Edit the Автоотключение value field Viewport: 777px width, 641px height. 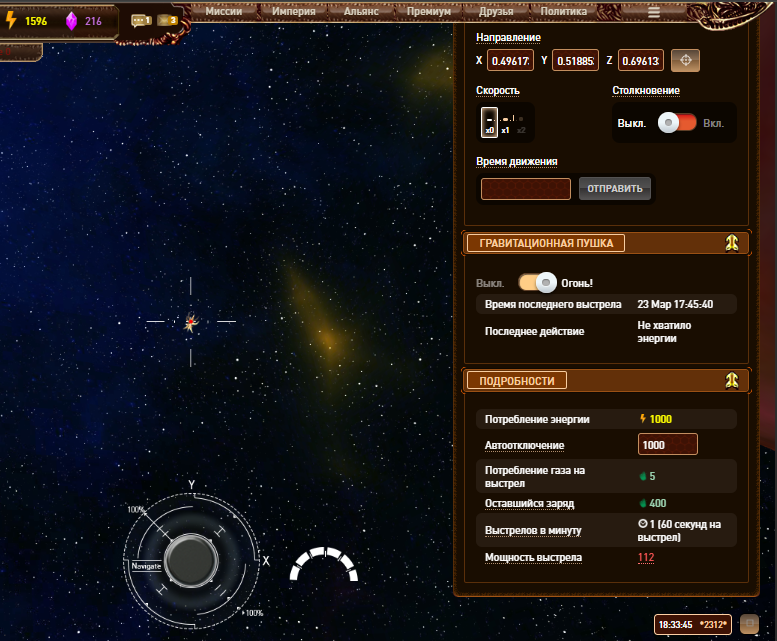point(667,445)
